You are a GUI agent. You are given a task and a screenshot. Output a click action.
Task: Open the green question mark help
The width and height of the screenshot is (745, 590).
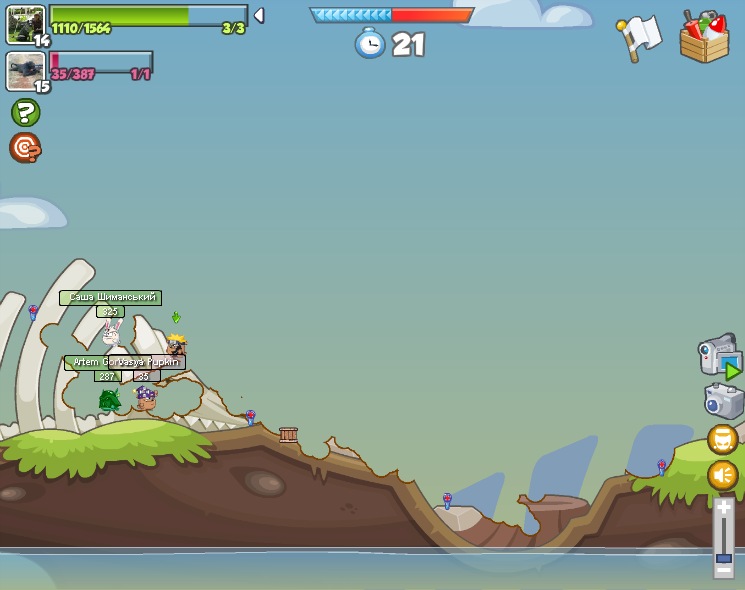25,112
